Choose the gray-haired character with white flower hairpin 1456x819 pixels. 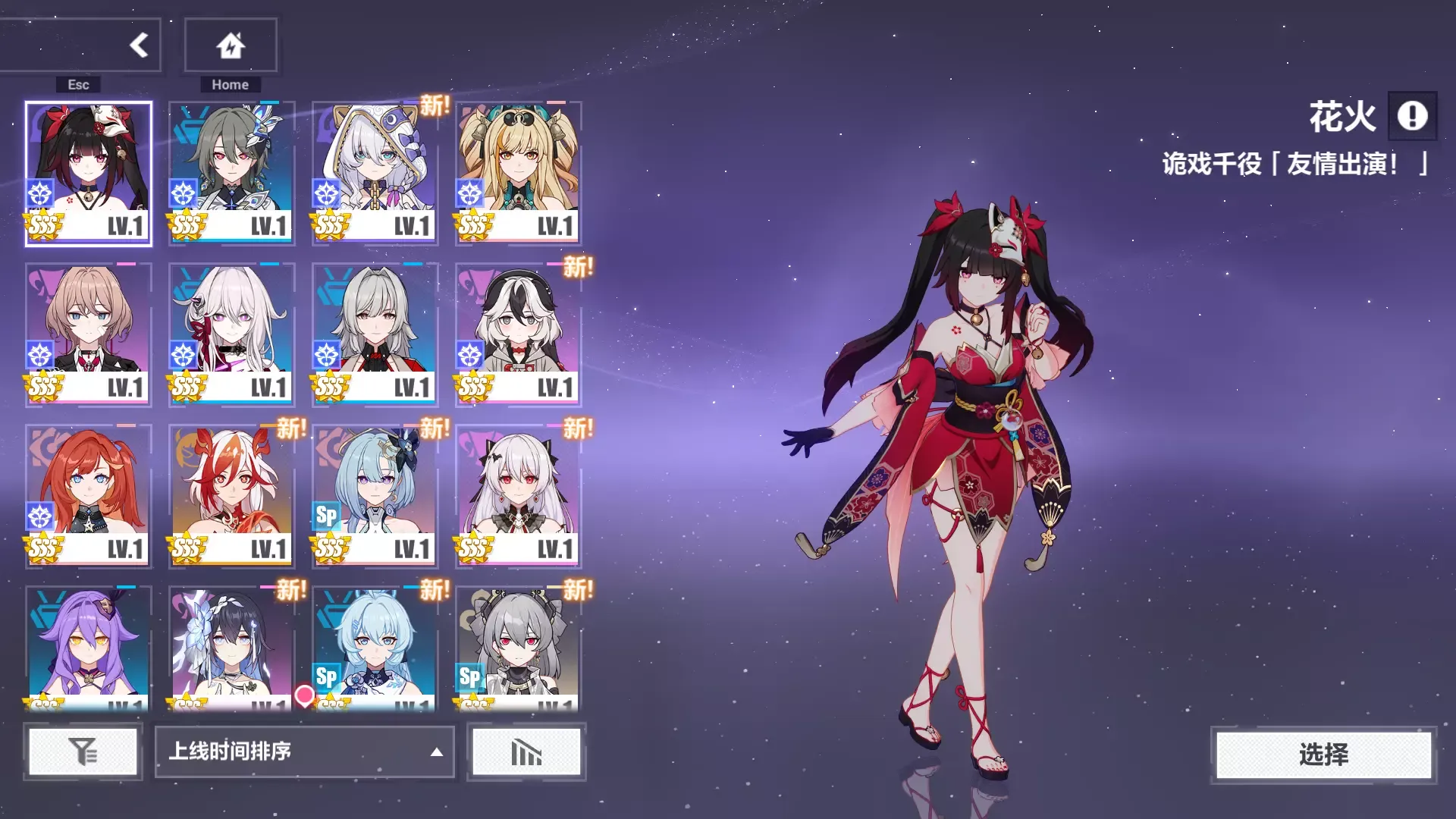(231, 173)
